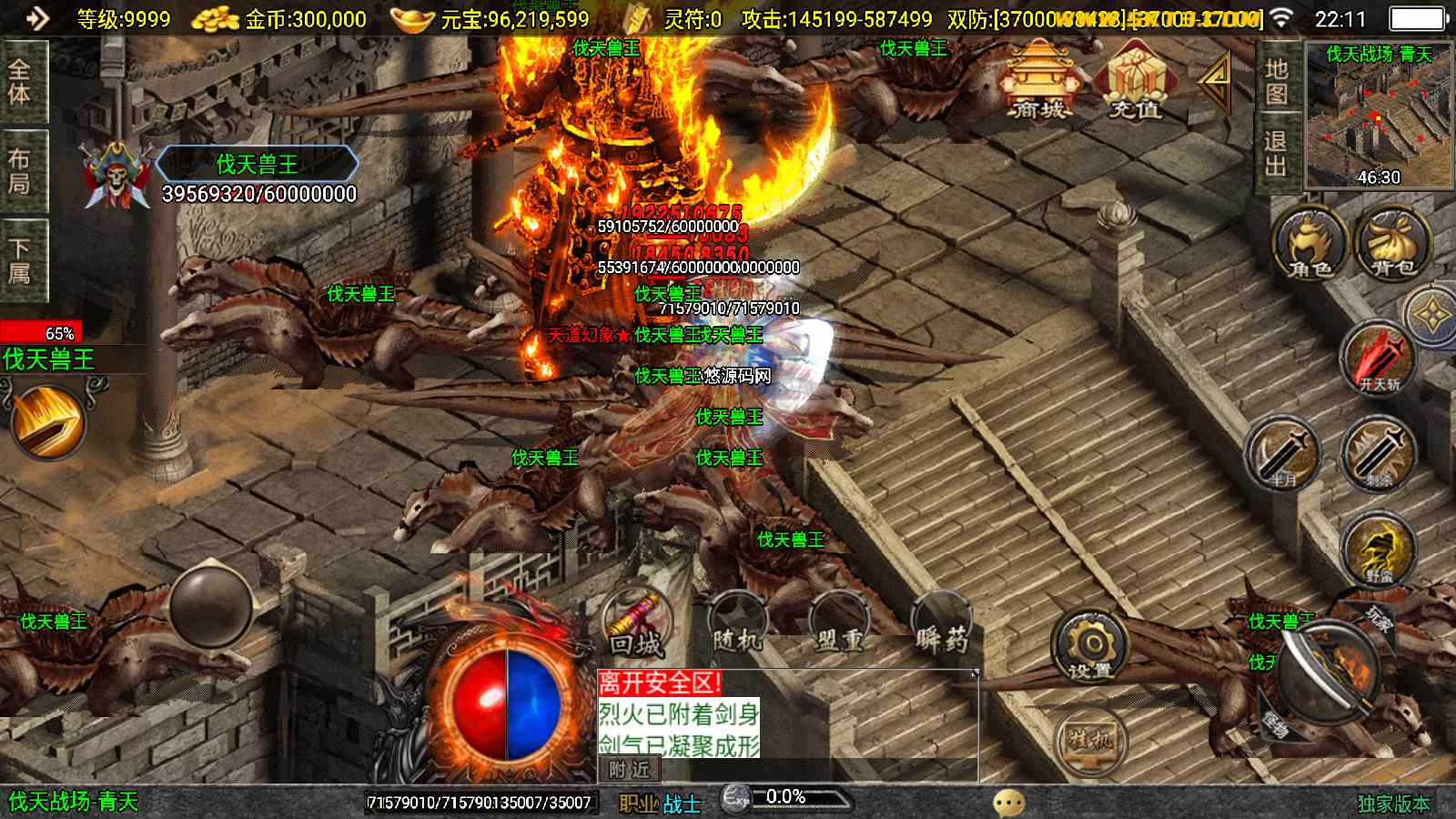This screenshot has height=819, width=1456.
Task: Open chat with the yellow speech bubble
Action: 1008,802
